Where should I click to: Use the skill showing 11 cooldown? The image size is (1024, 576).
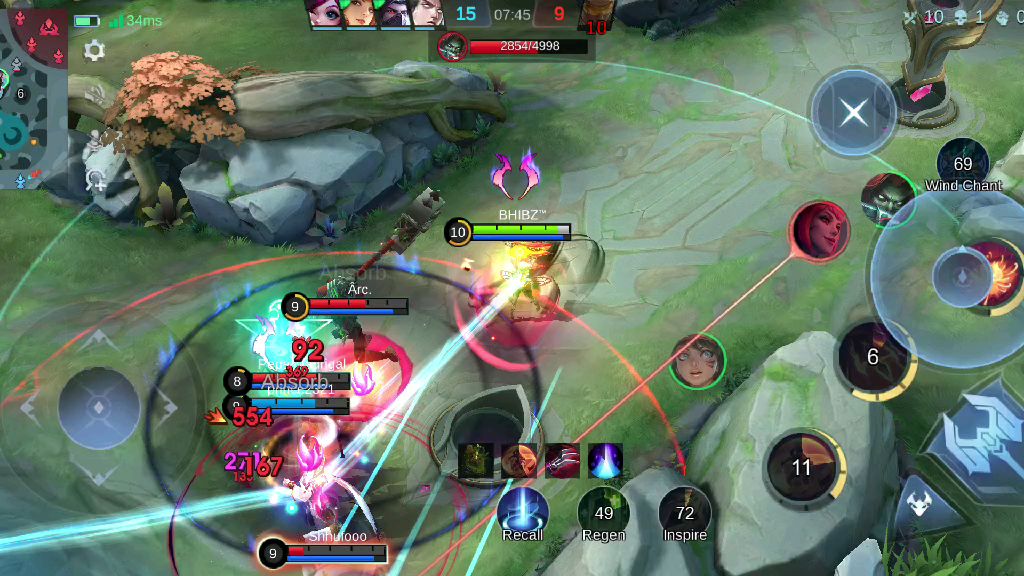(802, 467)
